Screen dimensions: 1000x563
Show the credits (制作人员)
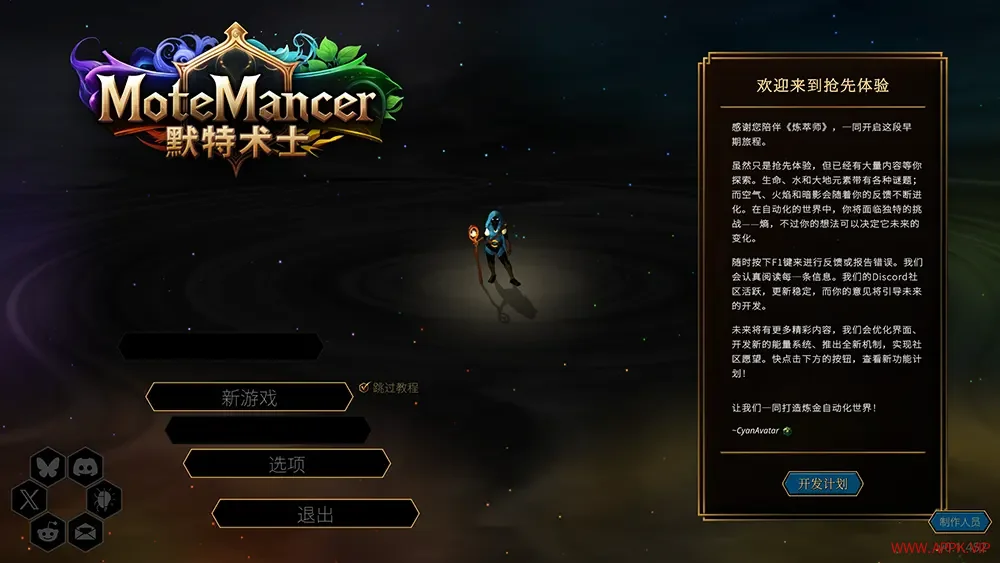pos(960,522)
